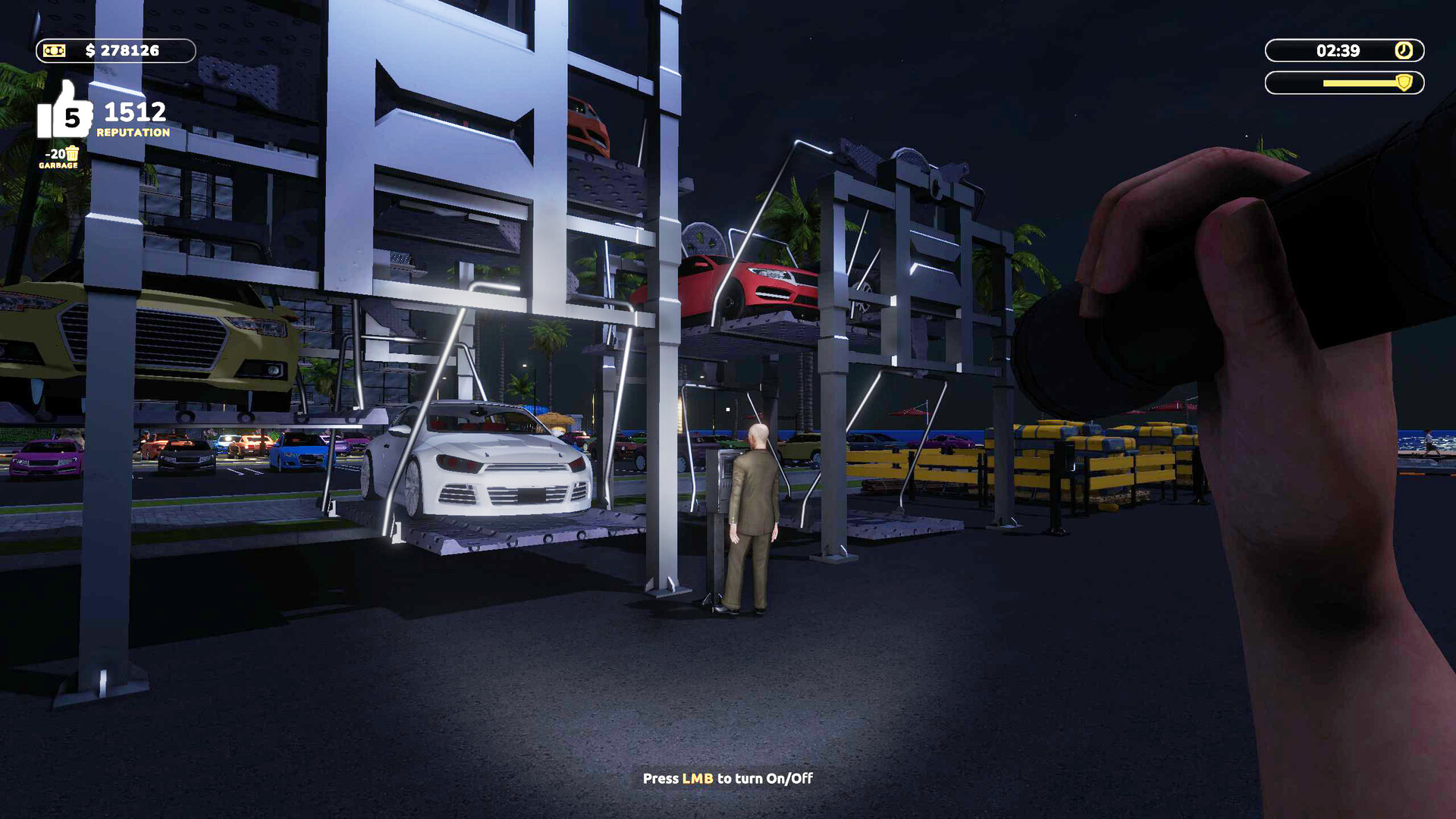The image size is (1456, 819).
Task: Click the yellow clock icon beside the timer
Action: click(x=1404, y=50)
